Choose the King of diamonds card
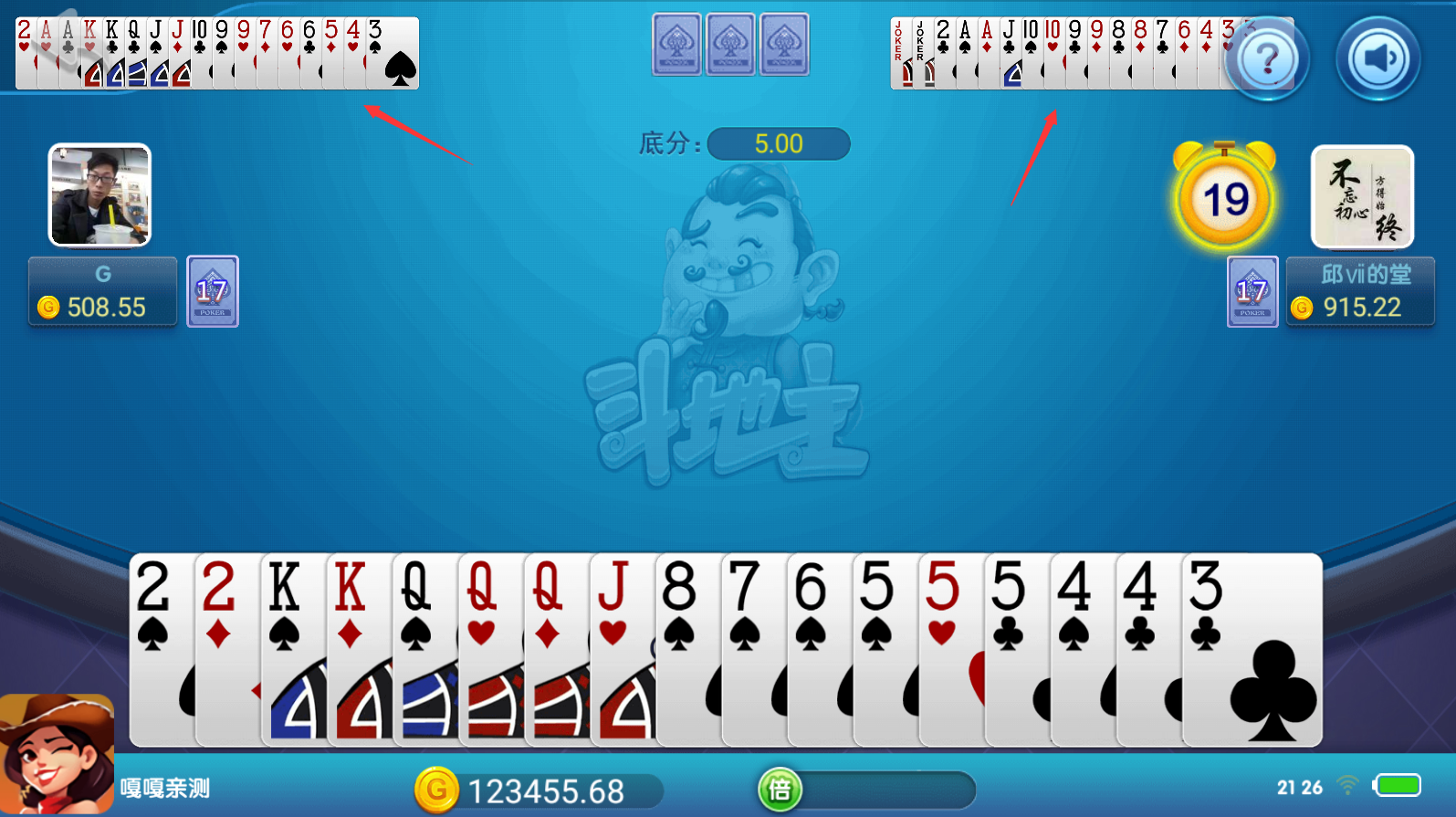Screen dimensions: 1456x817 pos(359,648)
